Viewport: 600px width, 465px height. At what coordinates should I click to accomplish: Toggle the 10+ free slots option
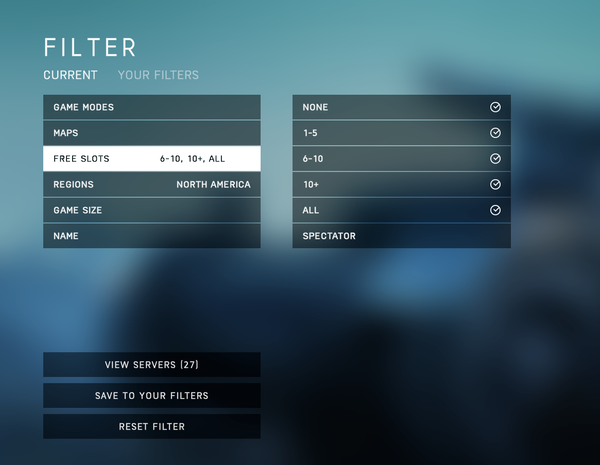[401, 185]
